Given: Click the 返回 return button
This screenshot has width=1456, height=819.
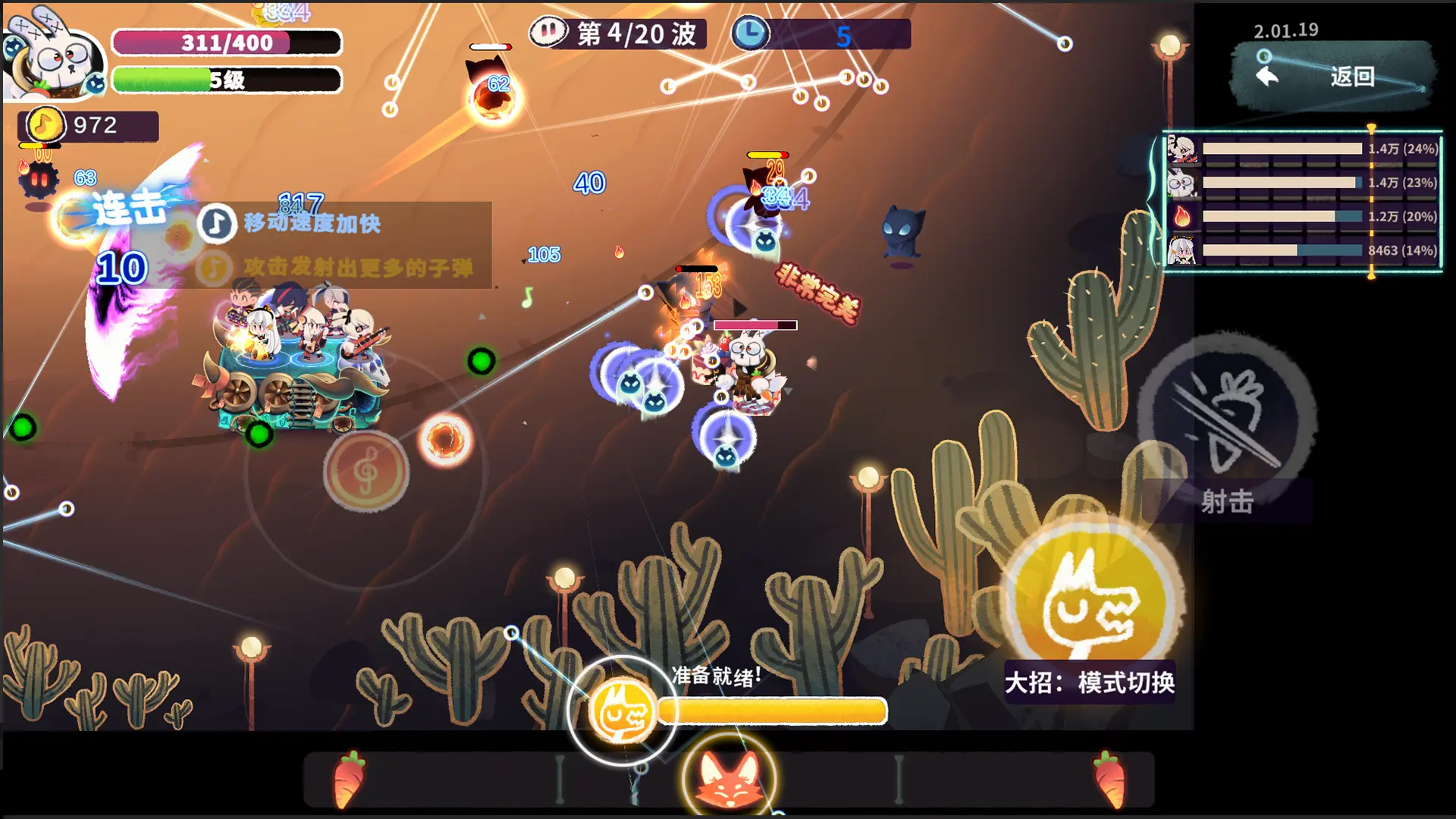Looking at the screenshot, I should (1335, 76).
